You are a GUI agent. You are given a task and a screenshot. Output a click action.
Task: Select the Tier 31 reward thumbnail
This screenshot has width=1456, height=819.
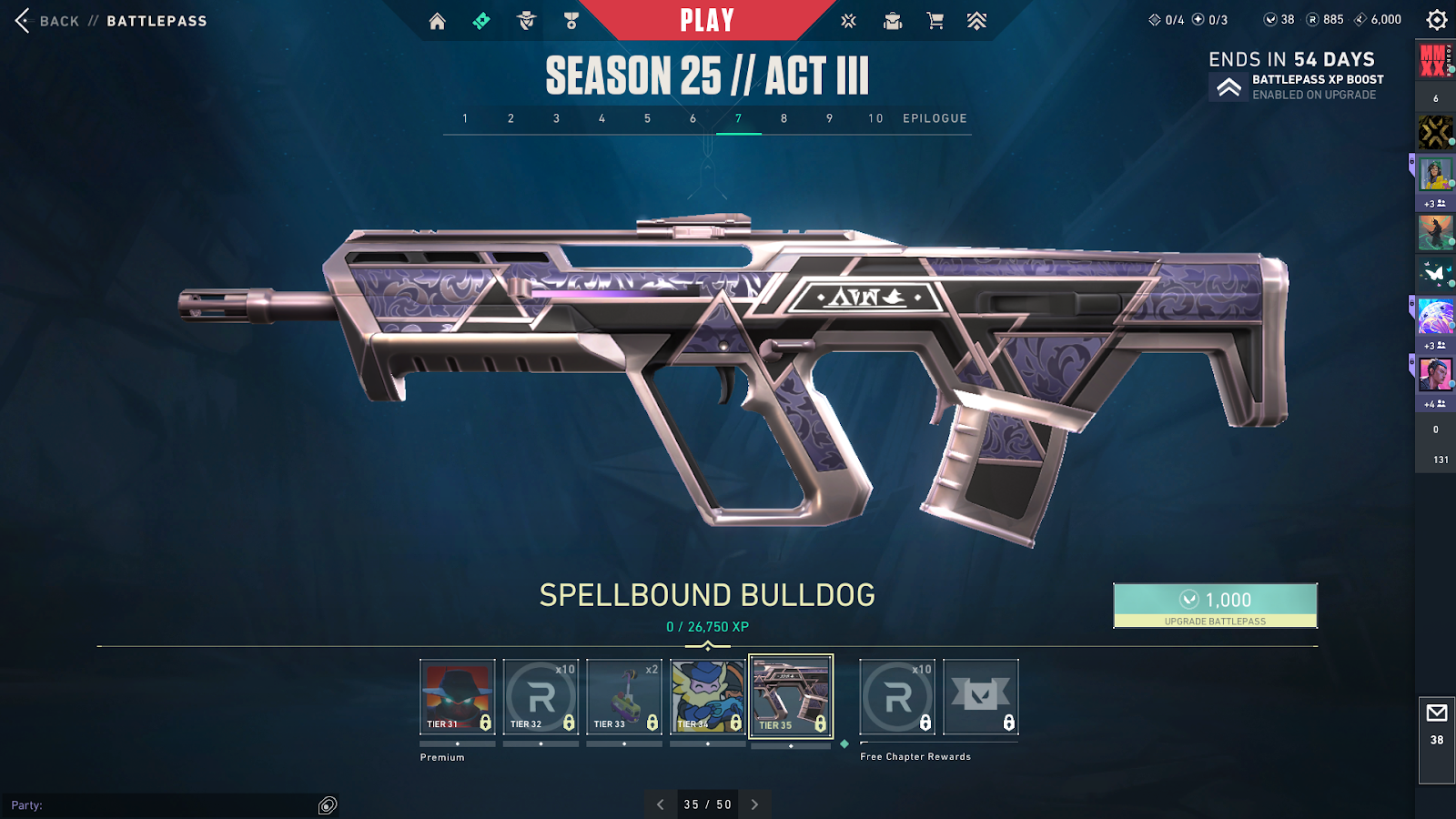tap(457, 697)
